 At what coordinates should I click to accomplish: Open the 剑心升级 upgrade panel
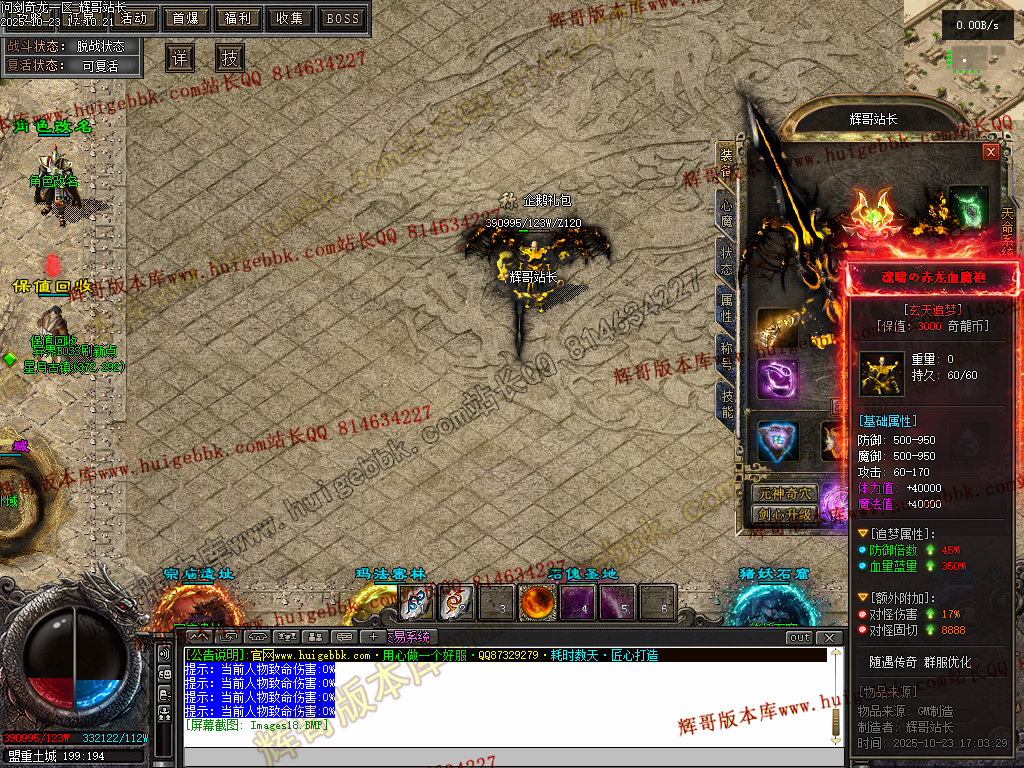(785, 514)
